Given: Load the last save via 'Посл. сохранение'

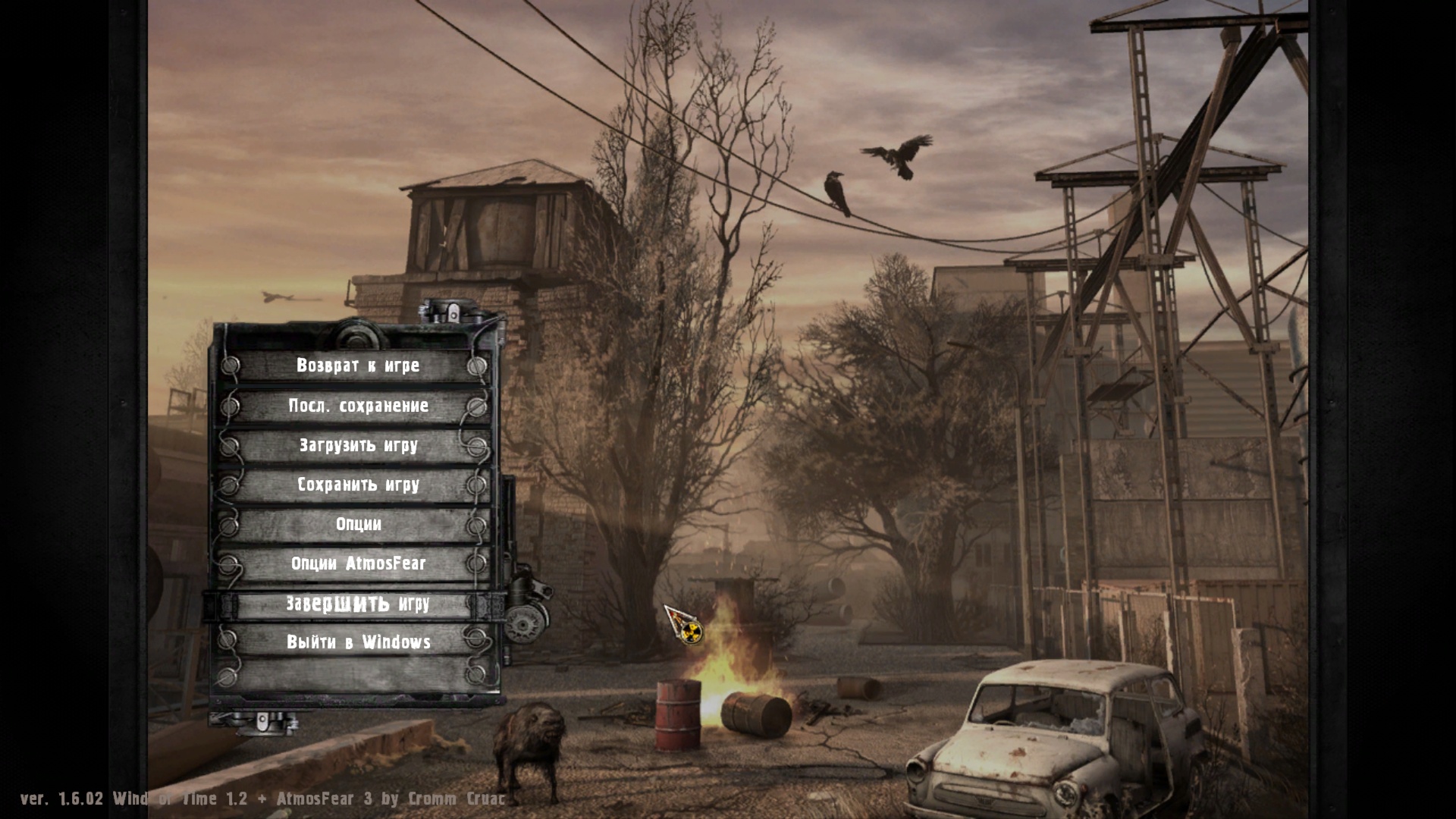Looking at the screenshot, I should point(357,406).
